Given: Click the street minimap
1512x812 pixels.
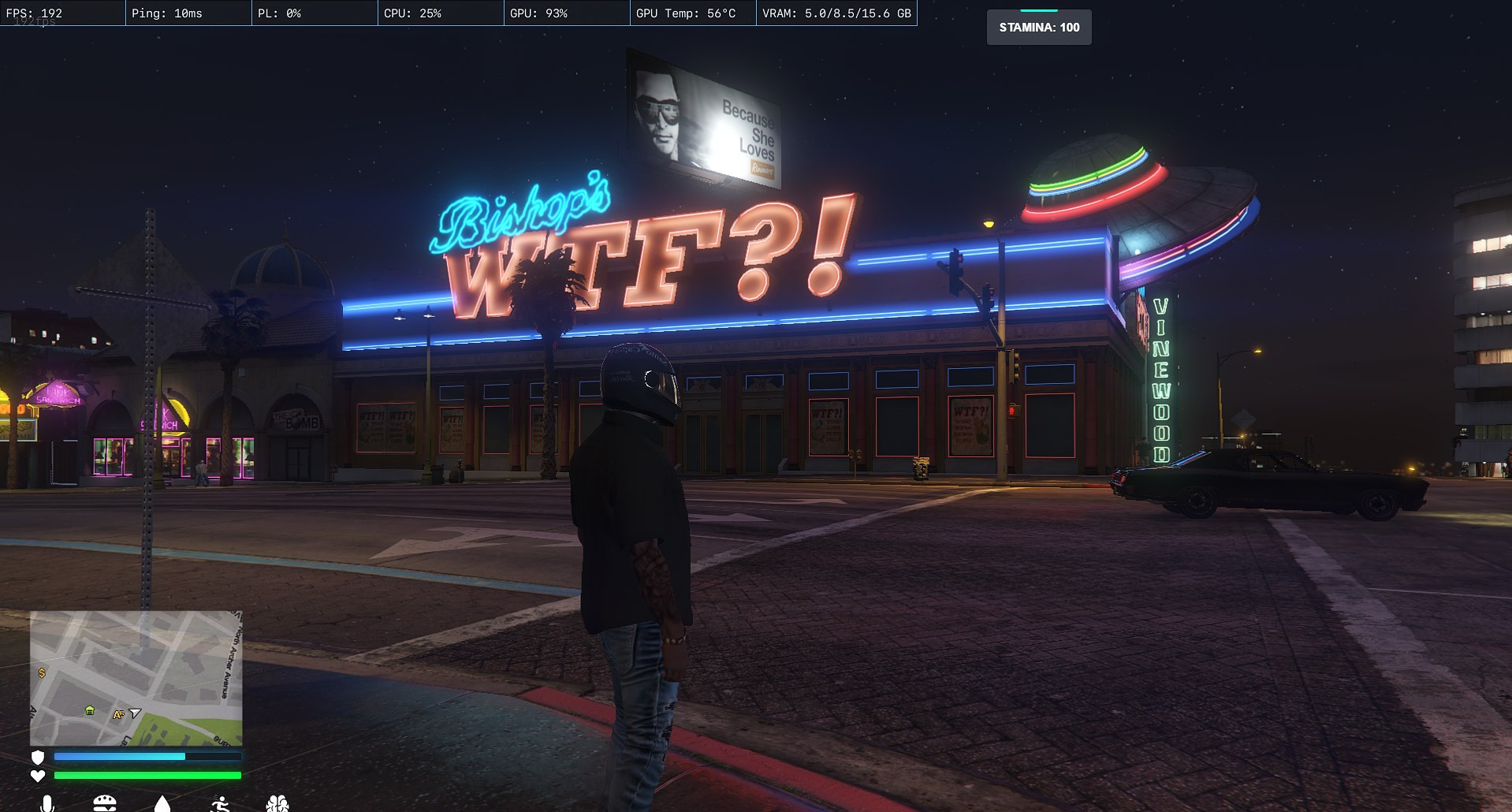Looking at the screenshot, I should click(x=136, y=678).
